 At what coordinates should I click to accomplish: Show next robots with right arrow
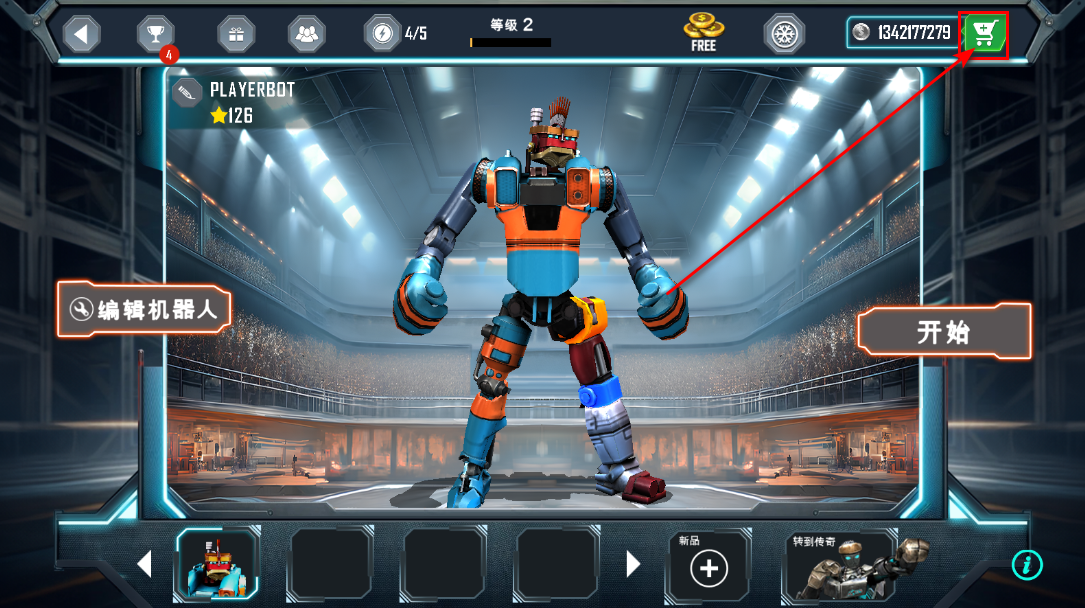click(x=633, y=564)
